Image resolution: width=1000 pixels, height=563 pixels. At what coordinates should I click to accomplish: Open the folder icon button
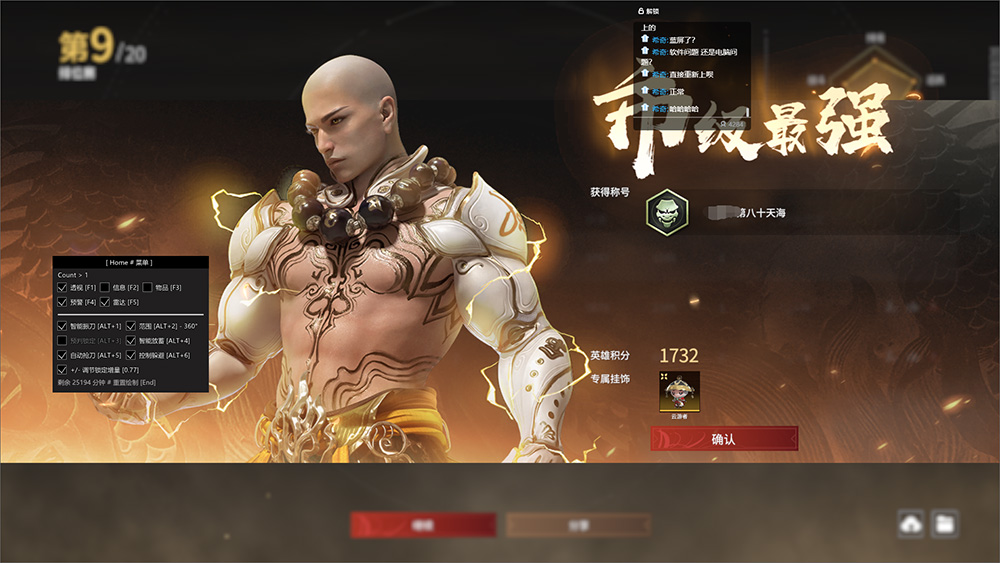(x=944, y=523)
